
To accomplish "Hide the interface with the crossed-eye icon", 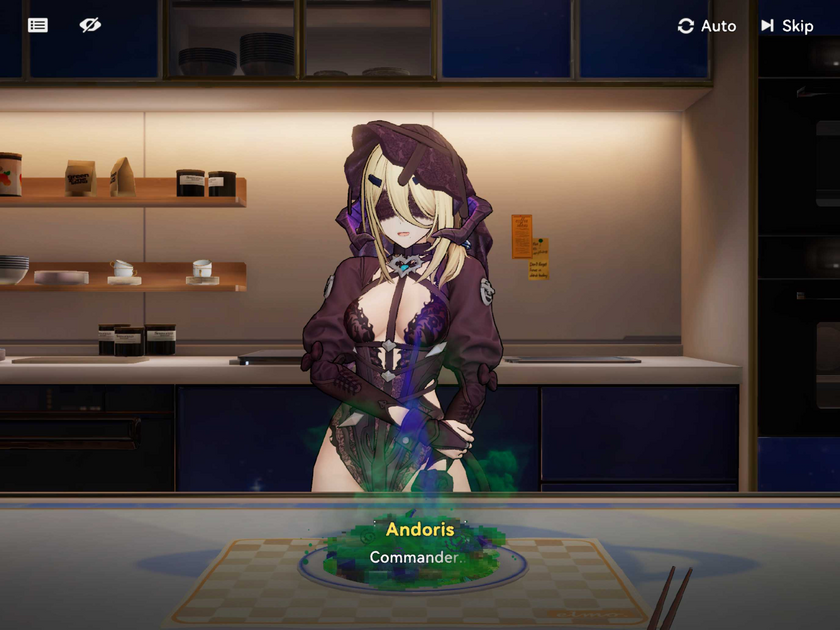I will click(90, 25).
